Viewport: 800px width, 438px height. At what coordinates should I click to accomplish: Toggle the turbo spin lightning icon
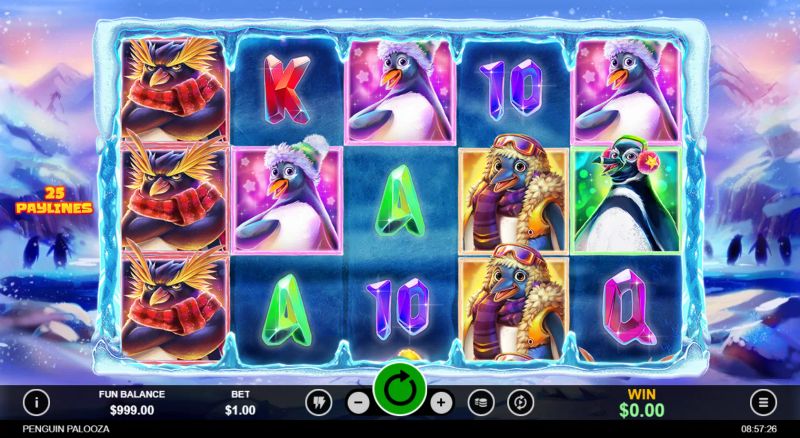318,402
